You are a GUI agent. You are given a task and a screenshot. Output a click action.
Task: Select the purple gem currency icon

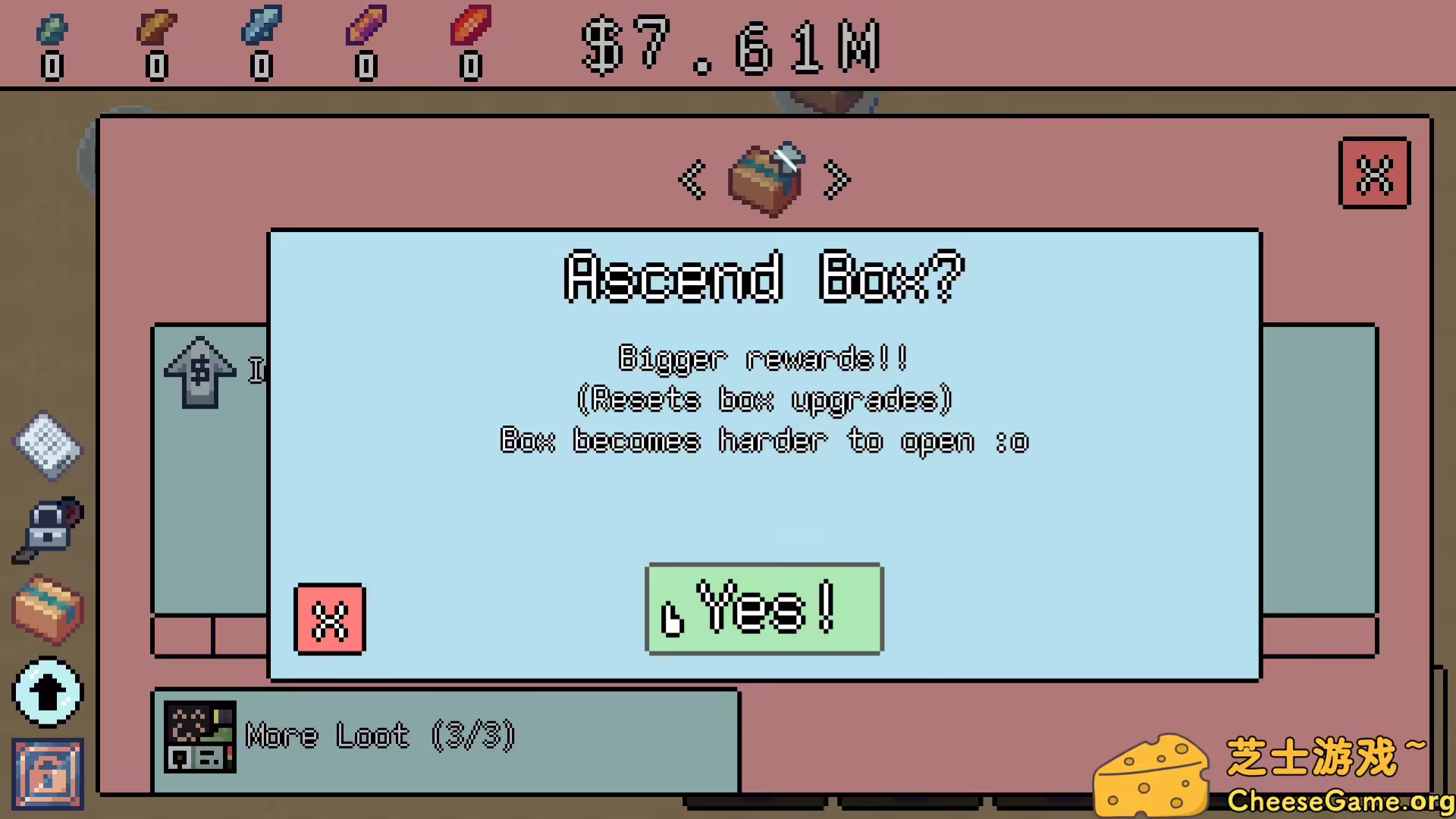[x=366, y=27]
